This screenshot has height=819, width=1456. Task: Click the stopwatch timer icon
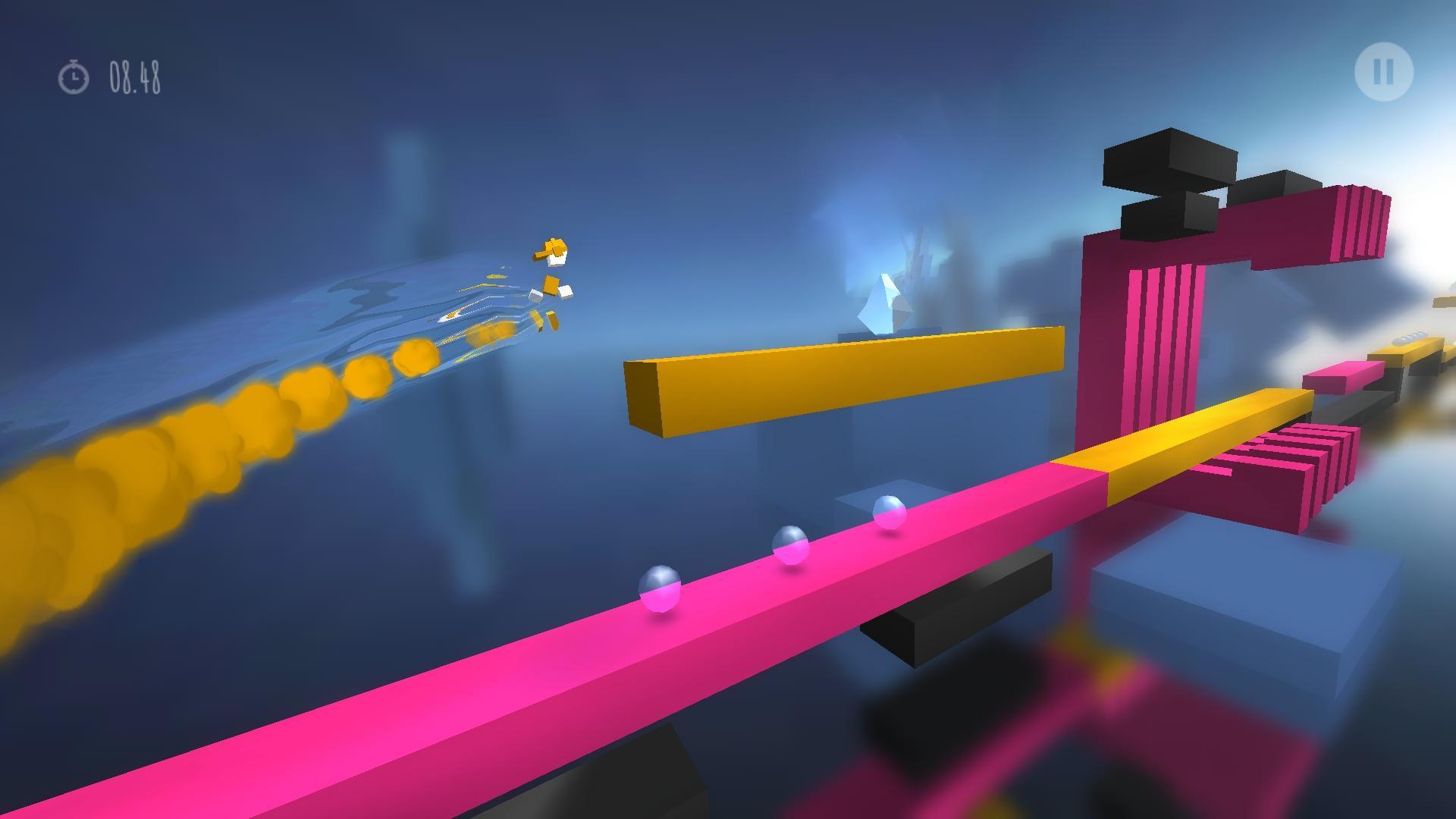point(73,76)
